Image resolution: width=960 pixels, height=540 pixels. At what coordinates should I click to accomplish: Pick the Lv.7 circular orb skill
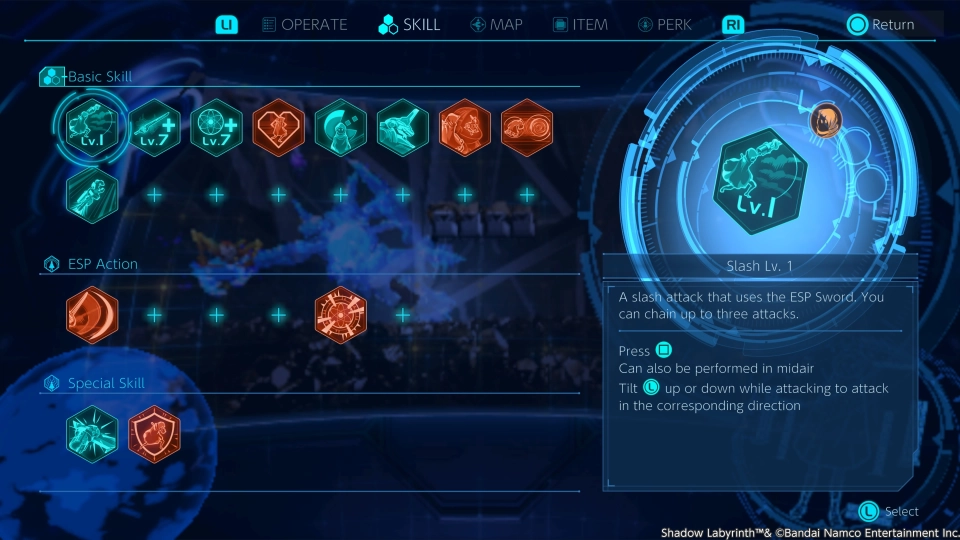point(217,127)
